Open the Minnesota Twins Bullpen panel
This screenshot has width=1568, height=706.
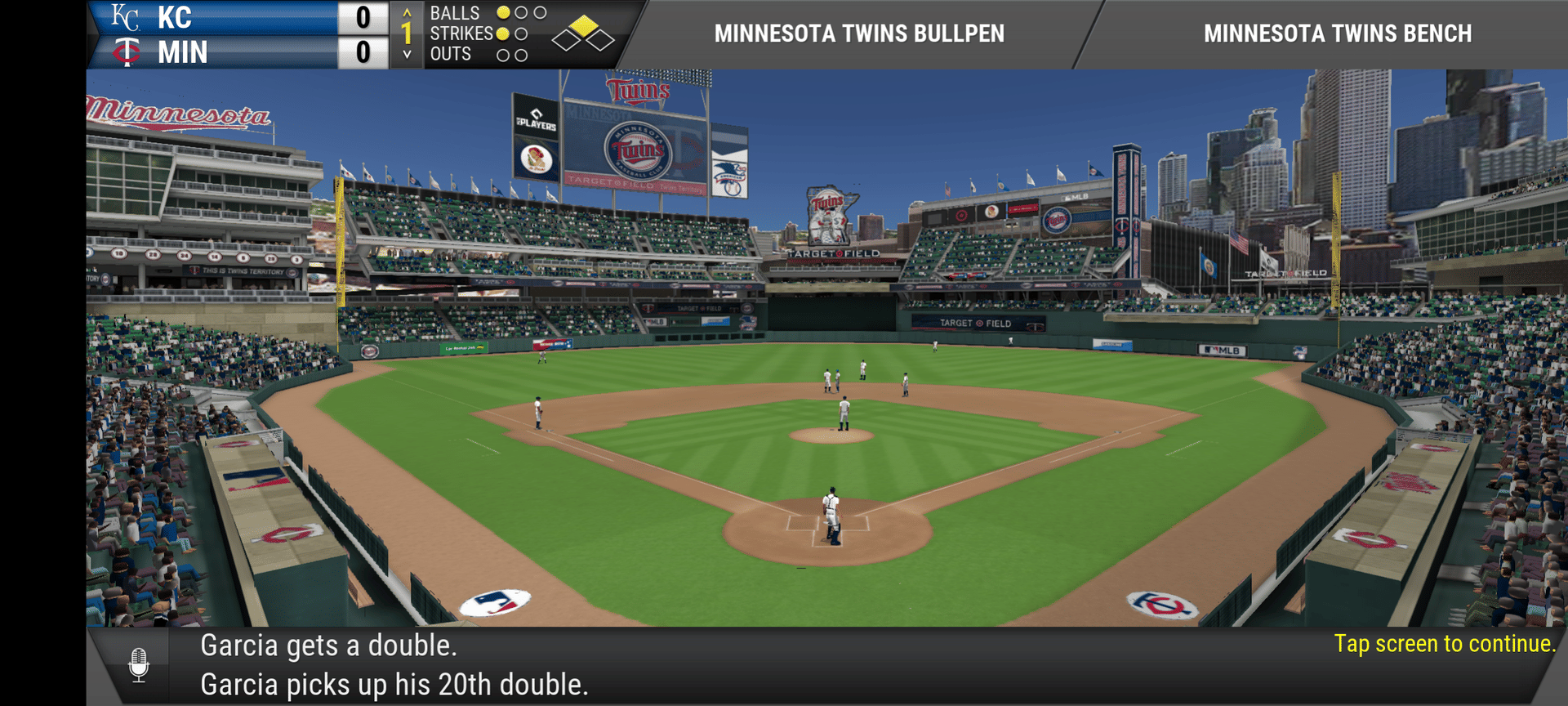pos(859,34)
